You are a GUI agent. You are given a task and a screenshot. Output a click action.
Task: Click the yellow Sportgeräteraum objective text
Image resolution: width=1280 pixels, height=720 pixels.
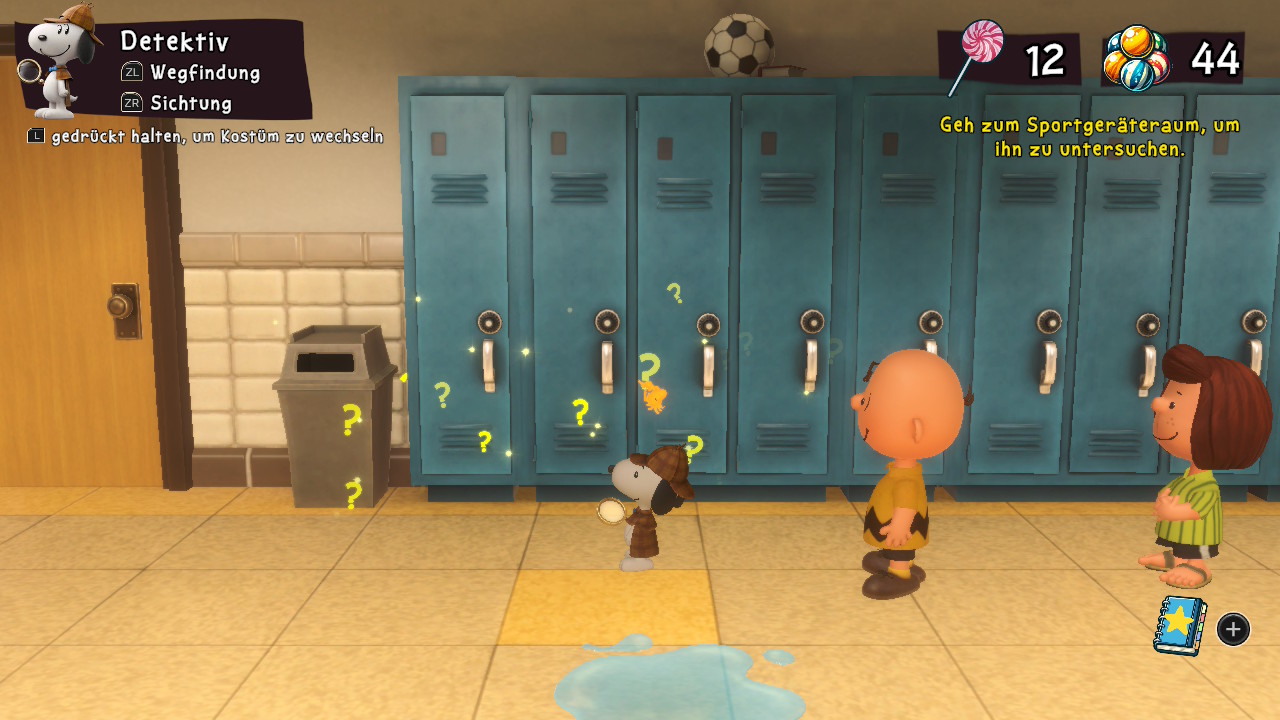(x=1089, y=137)
